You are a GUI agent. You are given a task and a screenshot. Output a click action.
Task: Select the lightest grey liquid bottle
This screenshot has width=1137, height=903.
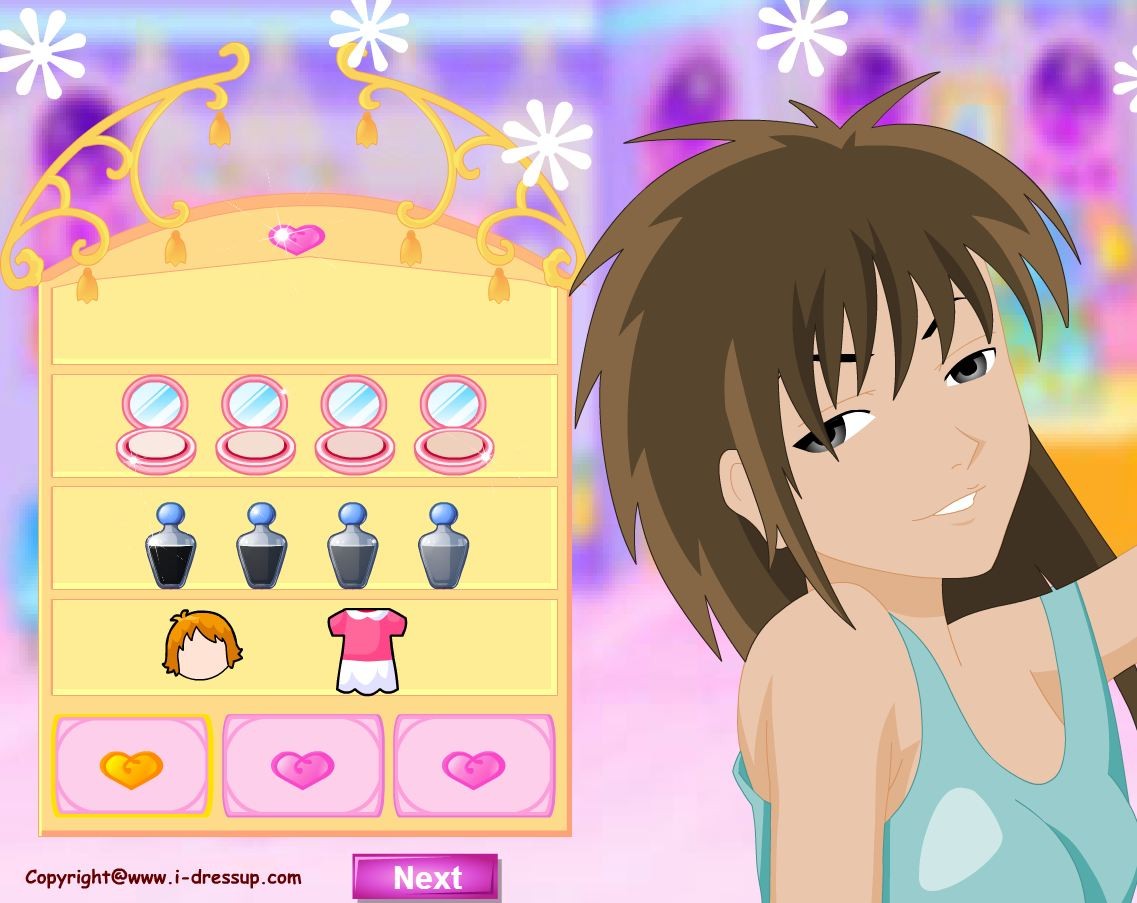pos(443,546)
